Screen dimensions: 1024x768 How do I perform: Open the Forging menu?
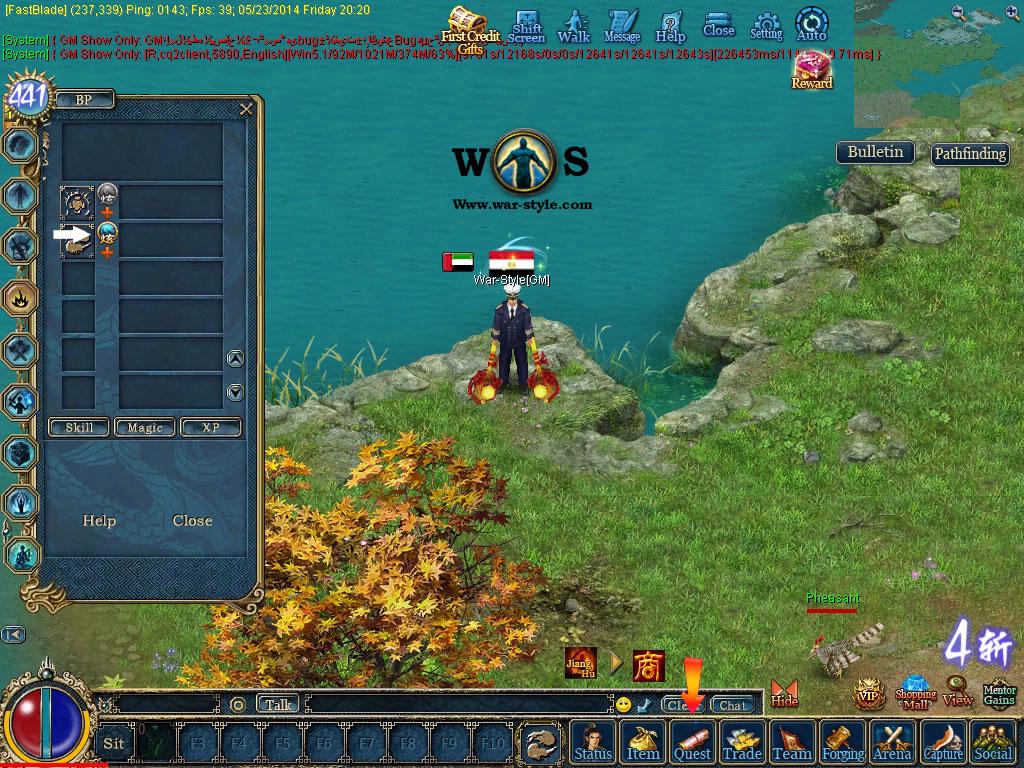click(x=843, y=743)
